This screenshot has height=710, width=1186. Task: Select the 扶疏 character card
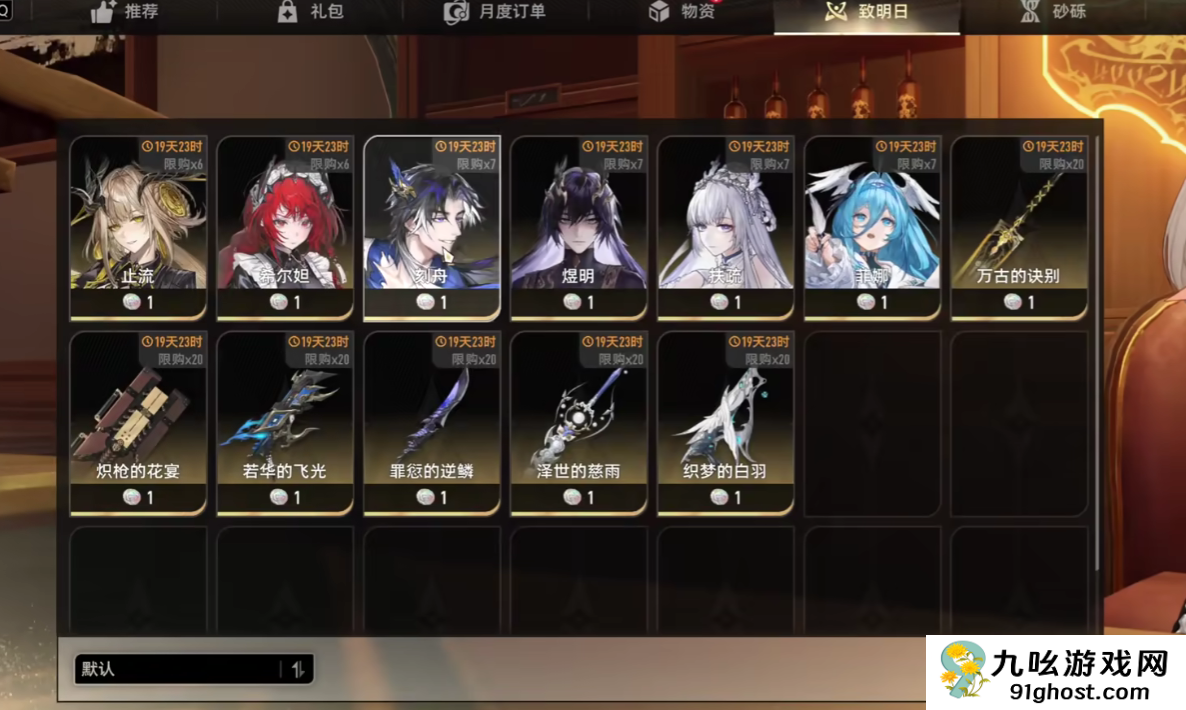click(726, 227)
